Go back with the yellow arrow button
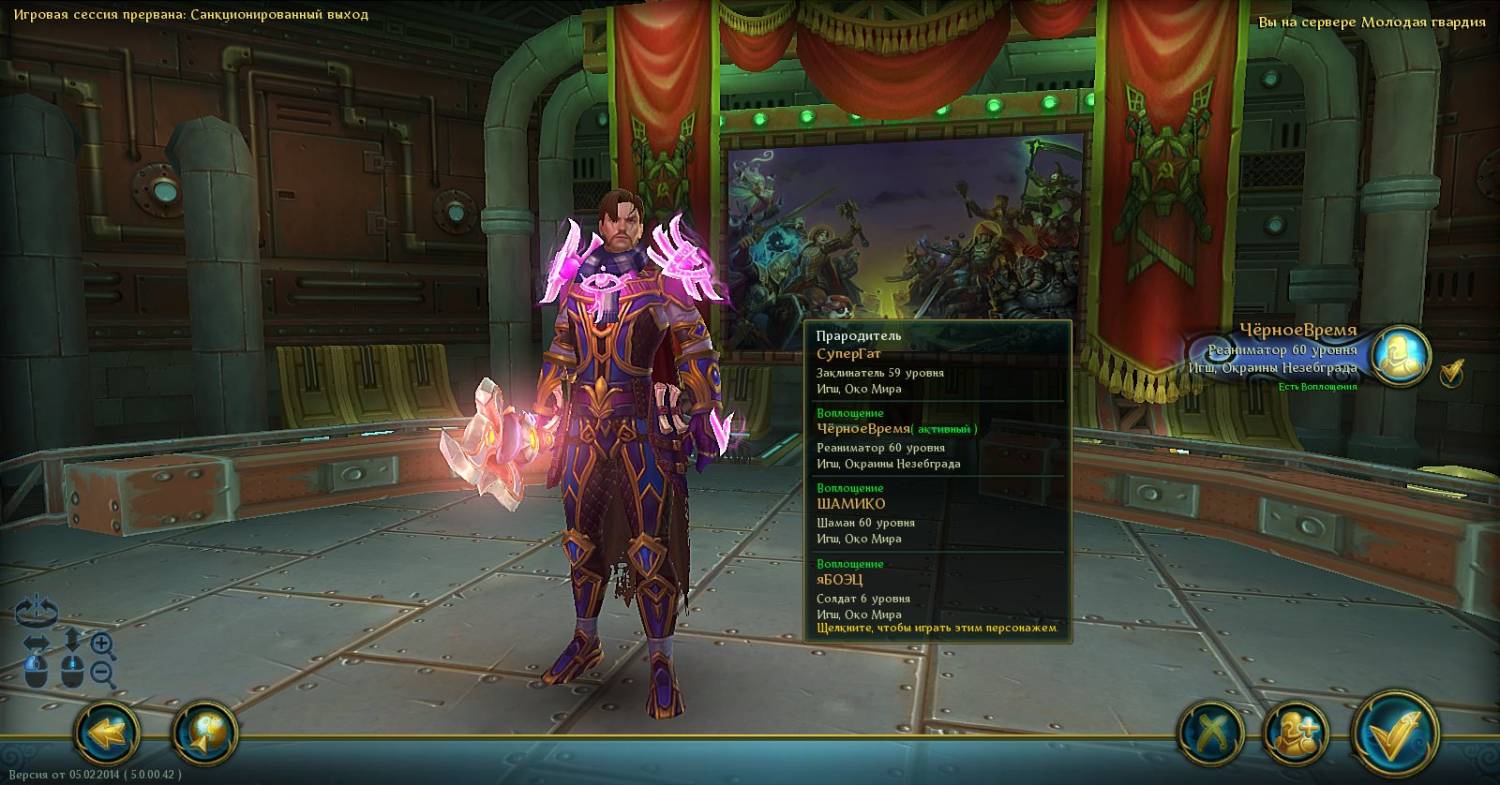1500x785 pixels. click(x=107, y=735)
